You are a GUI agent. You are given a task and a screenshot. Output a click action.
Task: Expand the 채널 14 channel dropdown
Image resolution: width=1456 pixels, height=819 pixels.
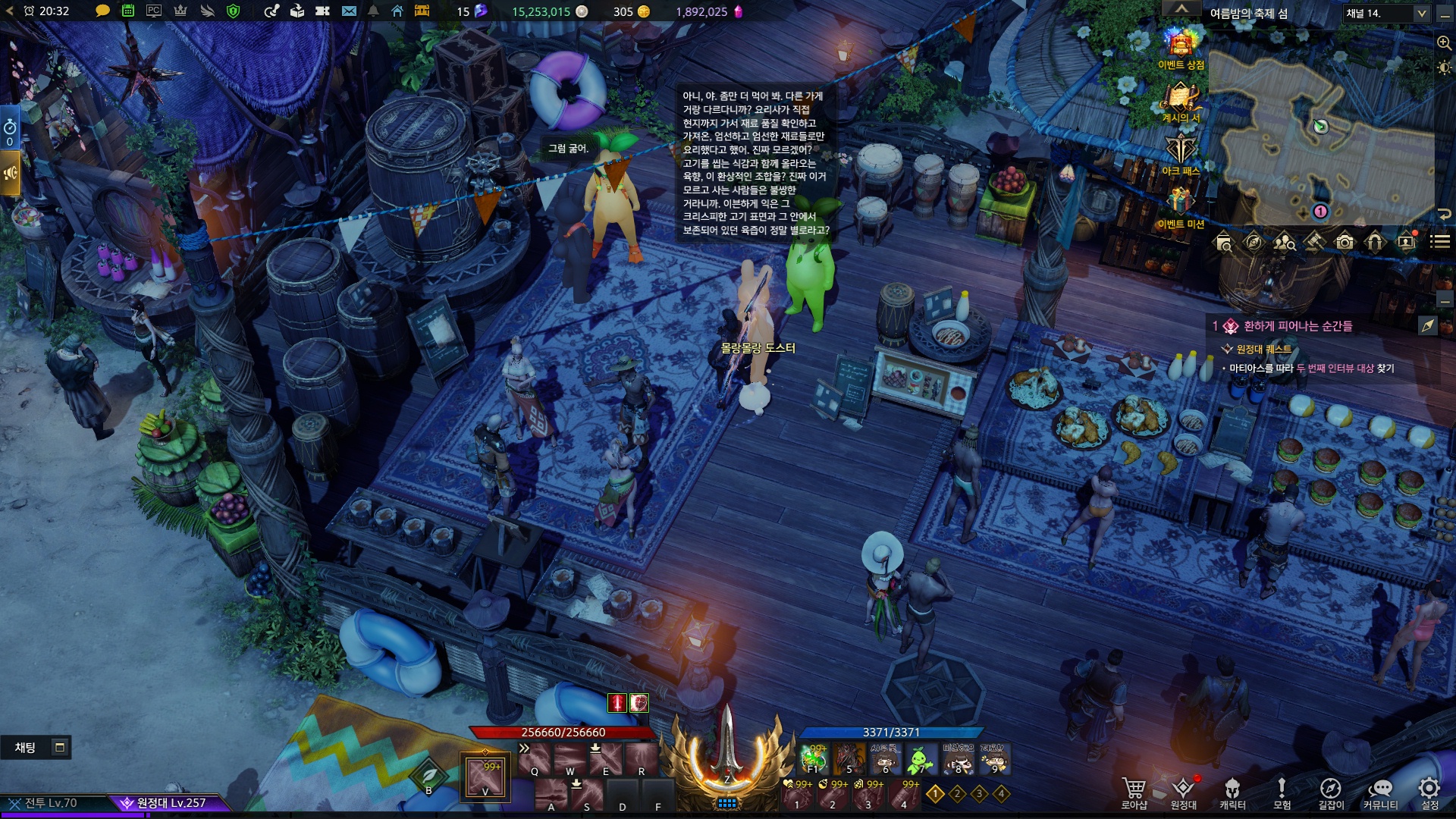[1421, 13]
